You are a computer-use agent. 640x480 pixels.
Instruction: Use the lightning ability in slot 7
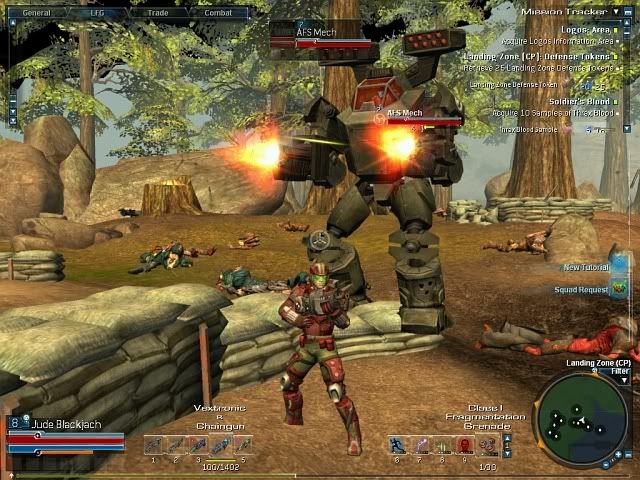click(x=420, y=445)
